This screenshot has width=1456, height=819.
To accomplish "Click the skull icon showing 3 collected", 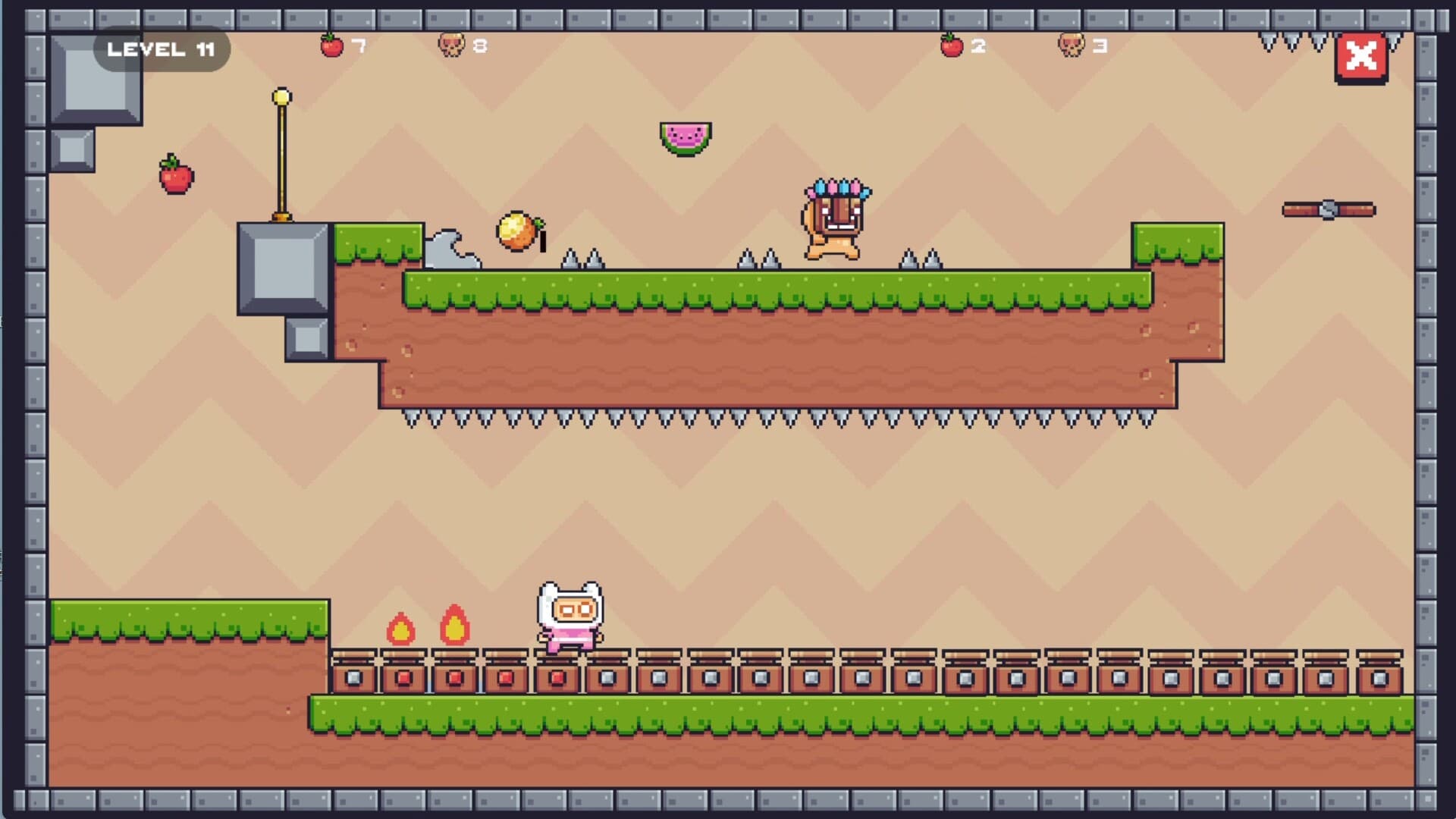I will tap(1072, 45).
